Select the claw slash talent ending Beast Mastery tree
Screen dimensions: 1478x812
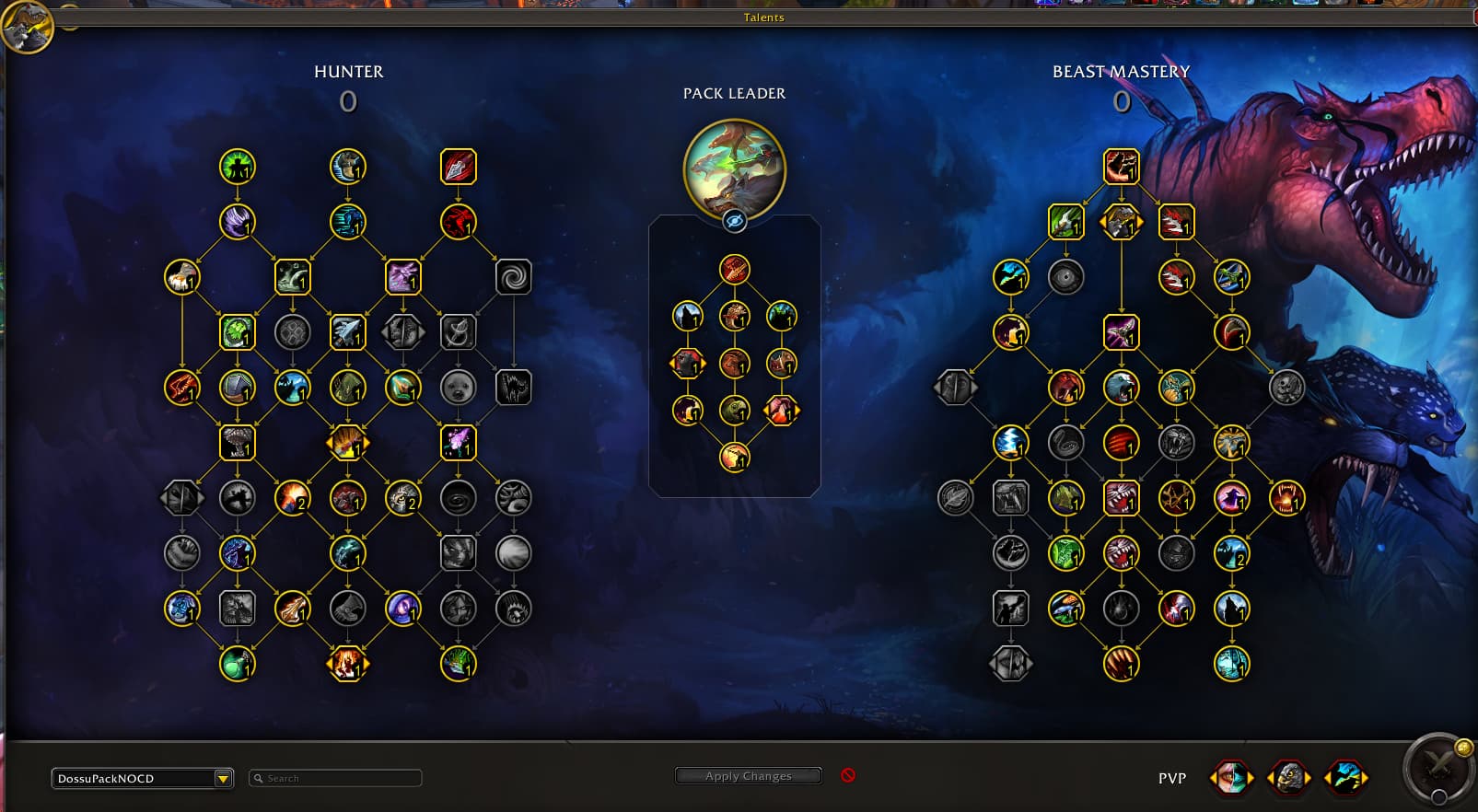click(x=1121, y=664)
